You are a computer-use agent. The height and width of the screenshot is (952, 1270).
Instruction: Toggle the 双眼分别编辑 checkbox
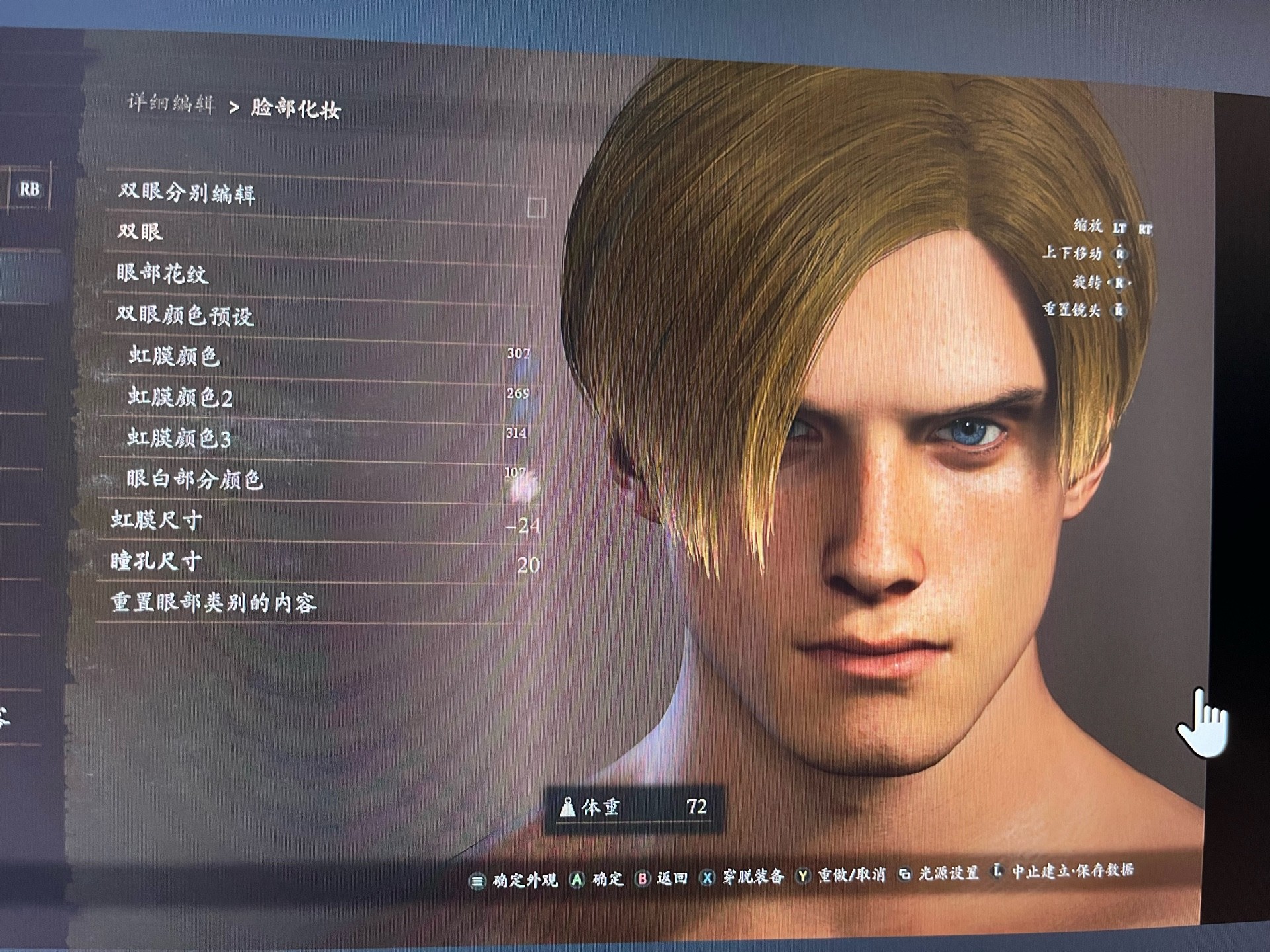pyautogui.click(x=536, y=208)
